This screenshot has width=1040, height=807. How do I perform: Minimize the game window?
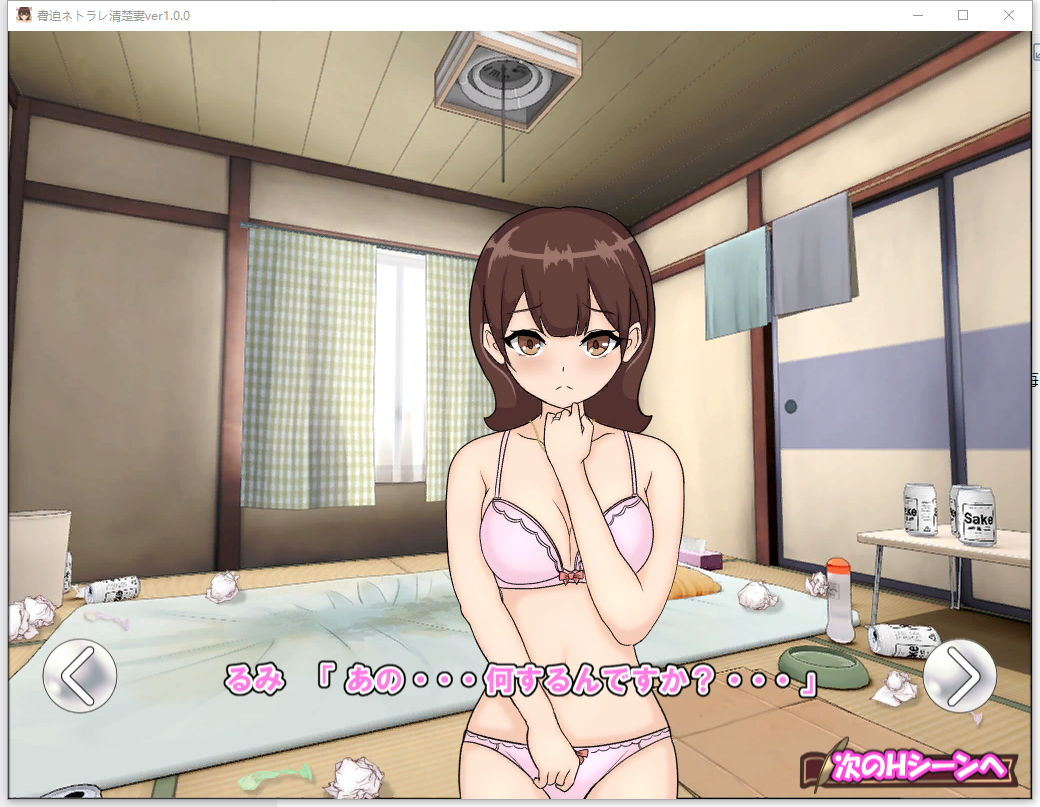(918, 15)
